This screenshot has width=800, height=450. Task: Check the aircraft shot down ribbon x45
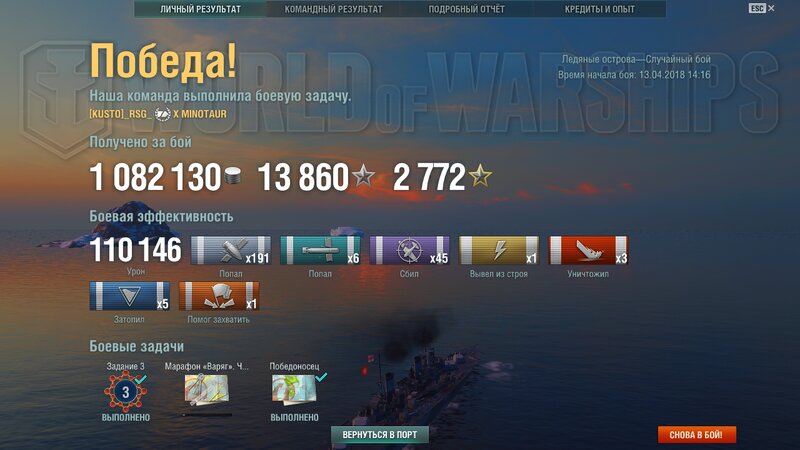tap(409, 251)
